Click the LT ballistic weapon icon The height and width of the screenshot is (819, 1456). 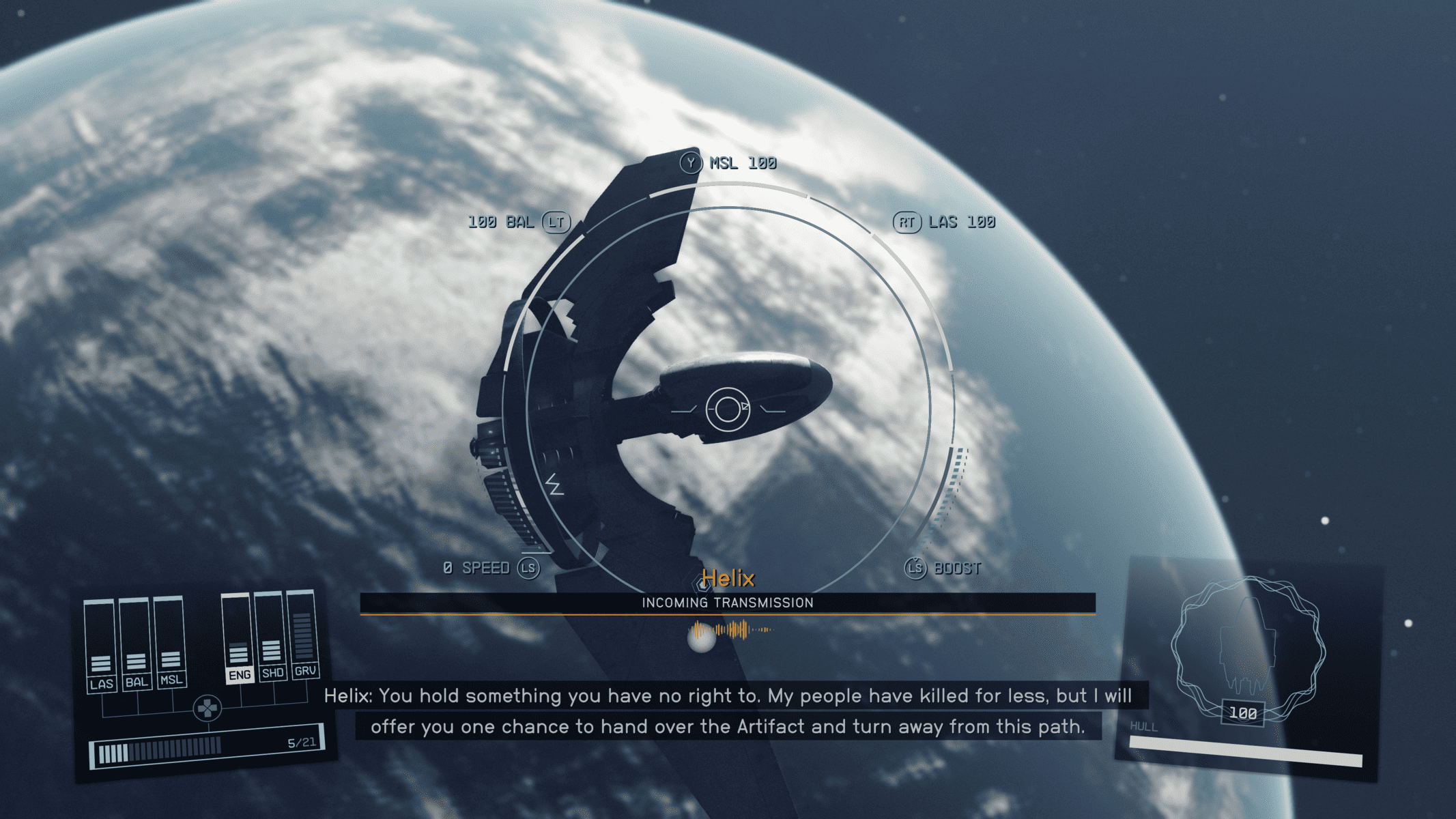pos(556,222)
